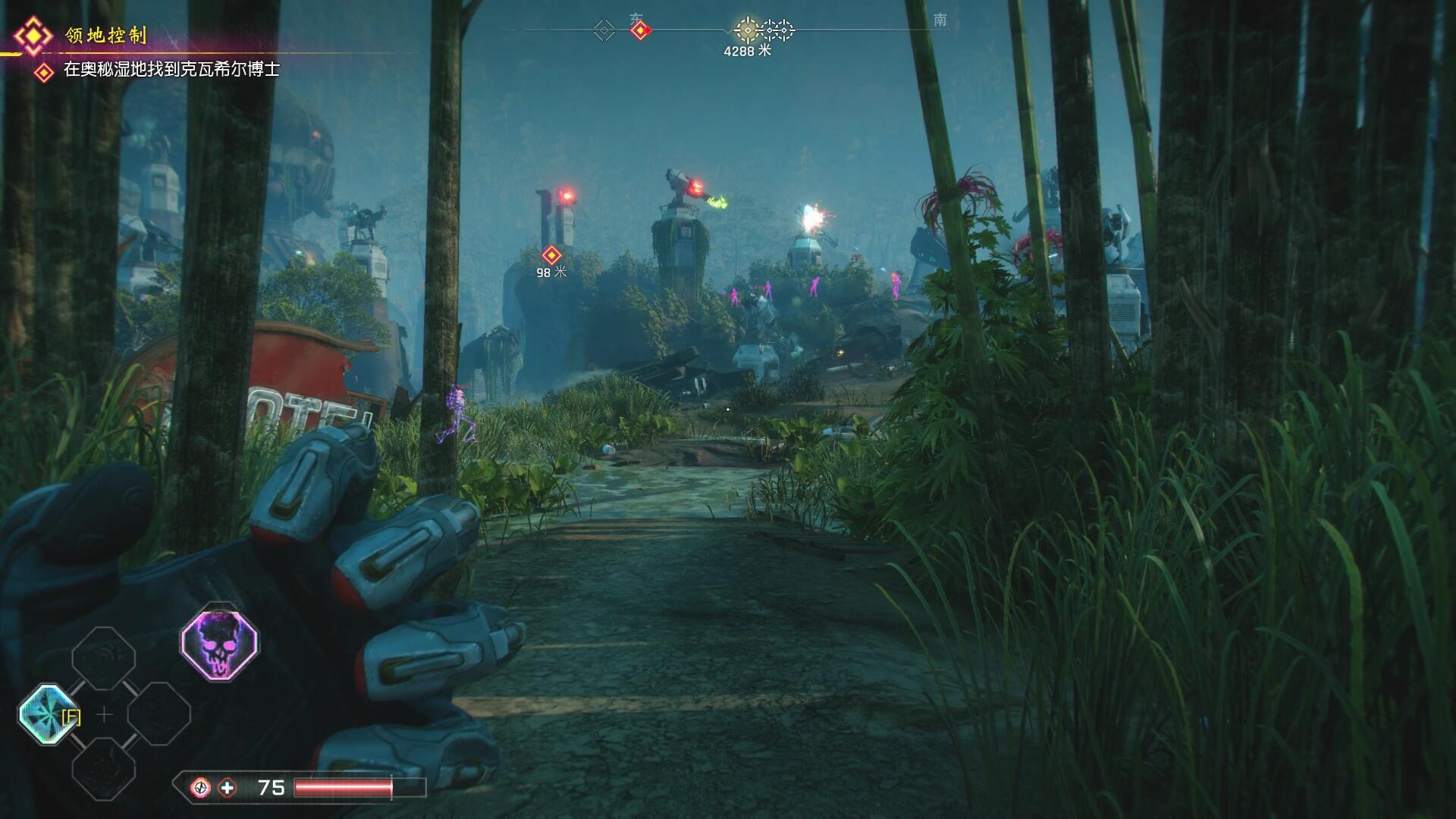Viewport: 1456px width, 819px height.
Task: Click the red diamond marker on the compass
Action: [x=641, y=30]
